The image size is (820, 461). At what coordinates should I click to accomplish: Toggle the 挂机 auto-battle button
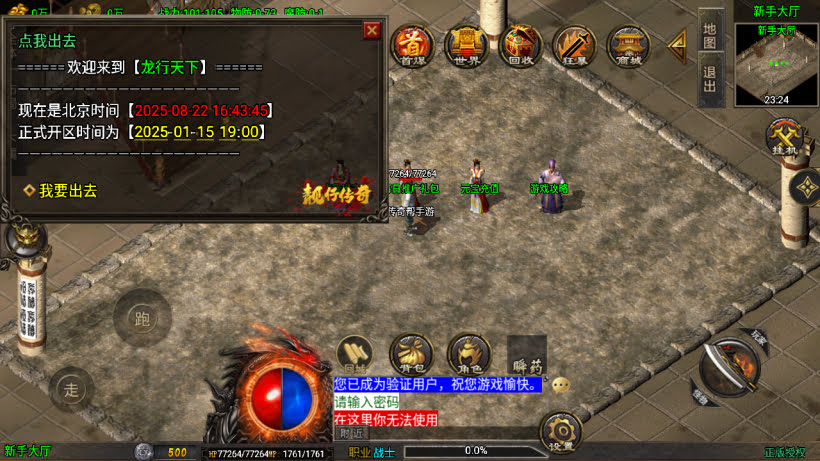pyautogui.click(x=782, y=138)
